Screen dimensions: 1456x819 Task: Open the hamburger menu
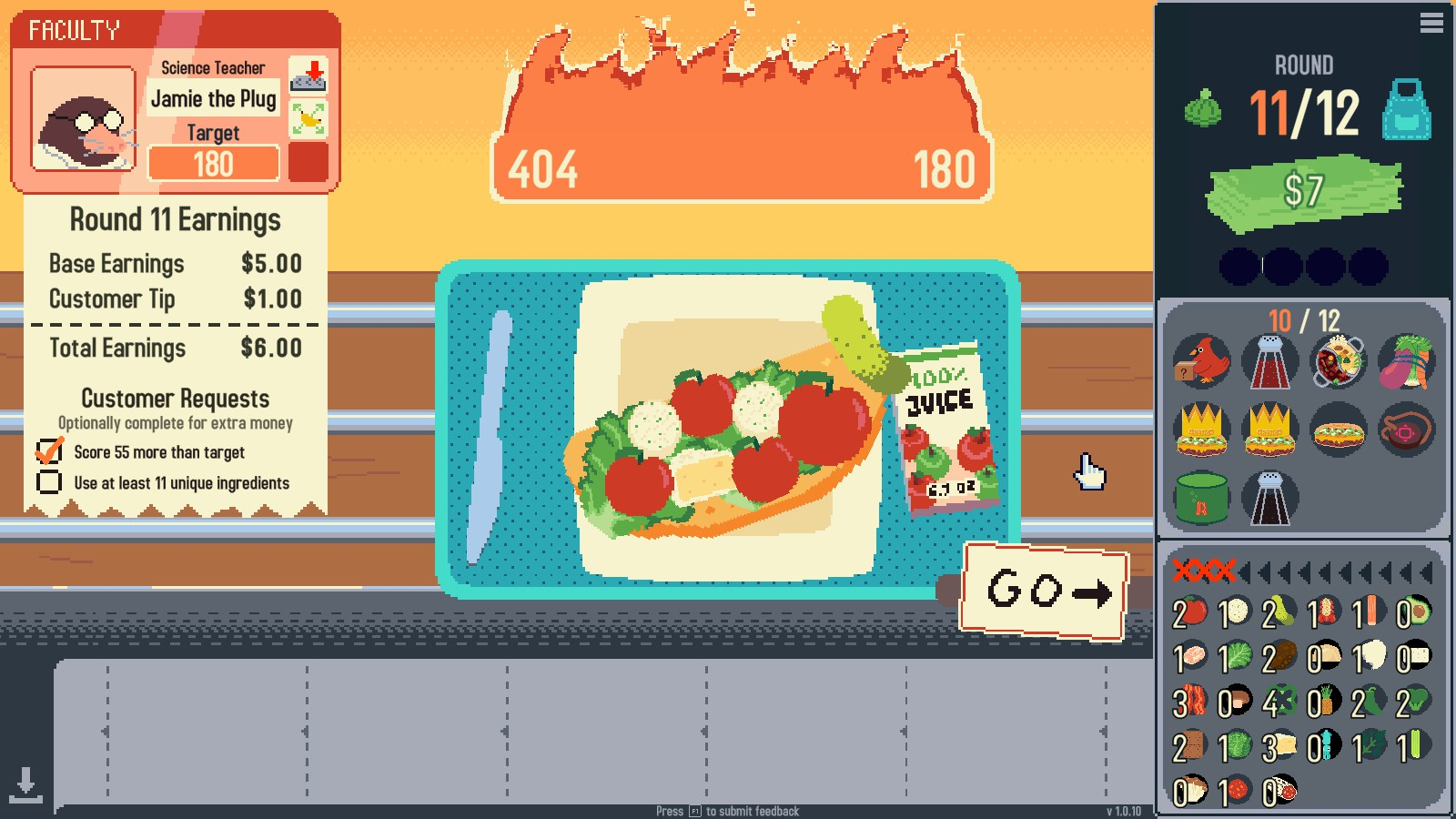coord(1431,23)
